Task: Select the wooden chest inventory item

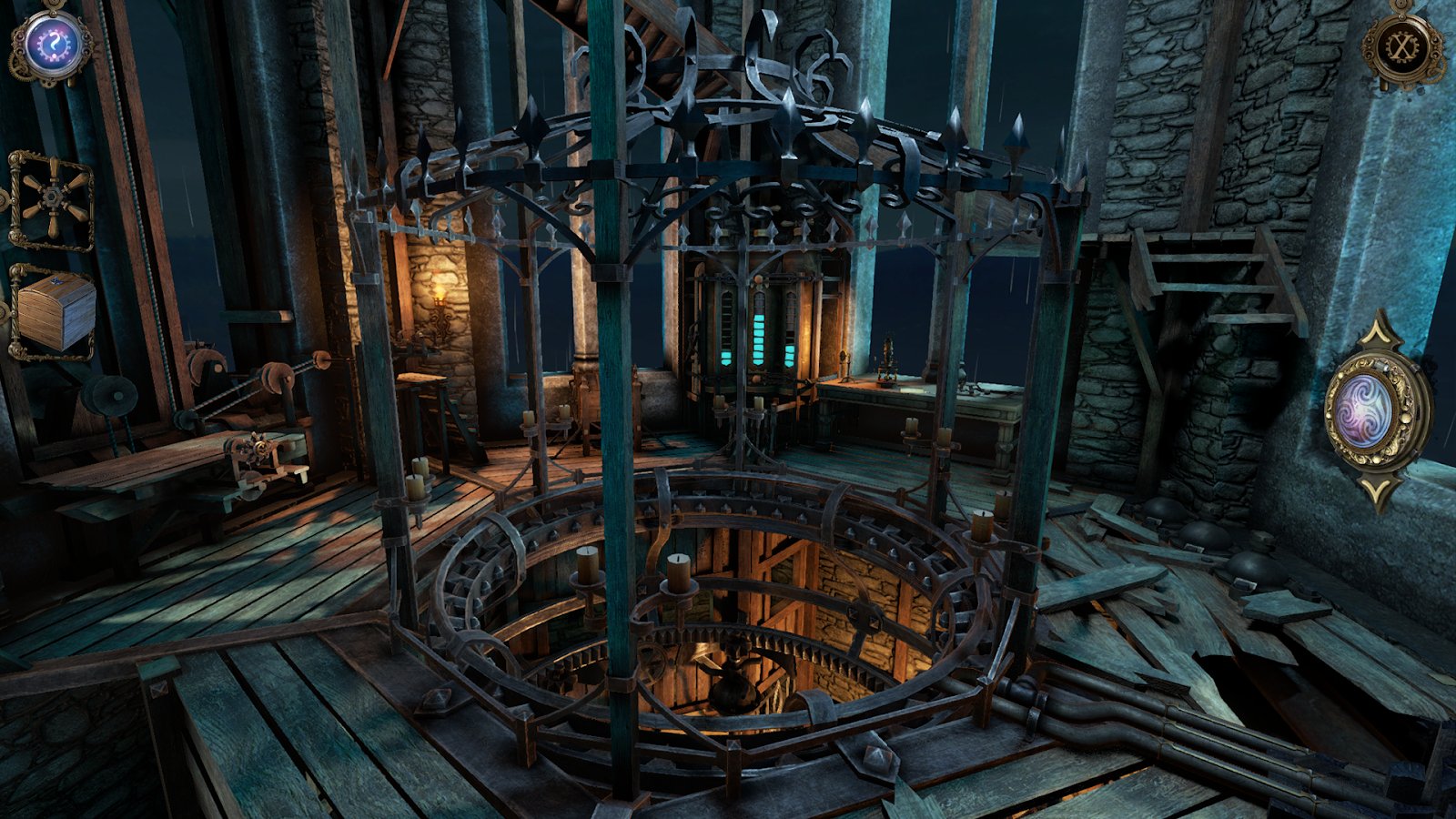Action: [54, 312]
